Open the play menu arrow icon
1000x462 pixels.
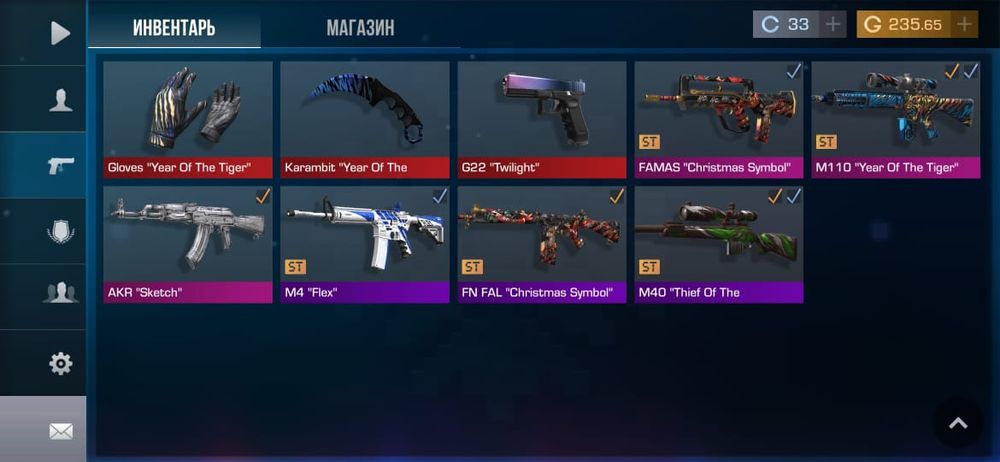click(60, 33)
